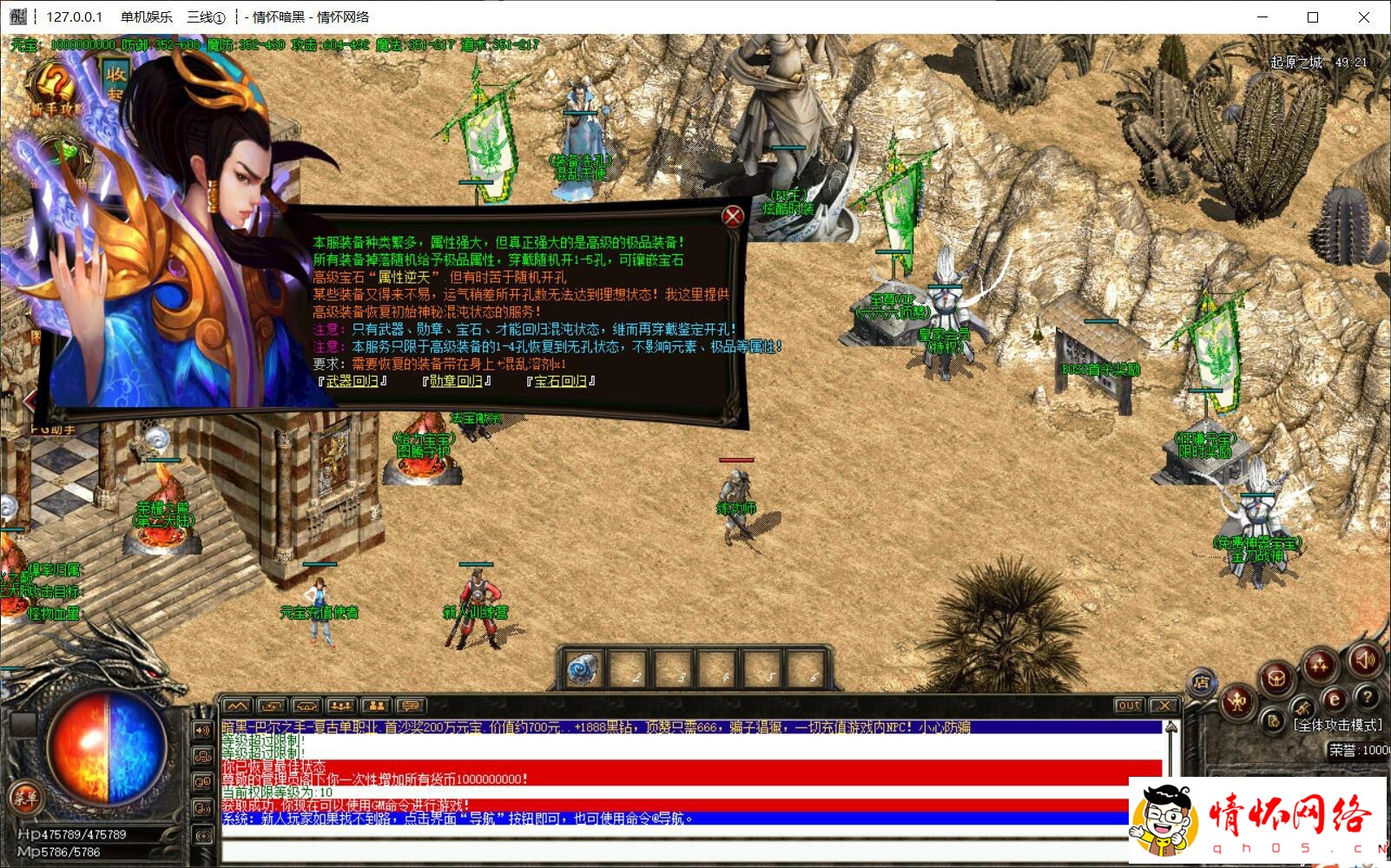Open help via the question mark icon
Viewport: 1391px width, 868px height.
[1367, 696]
